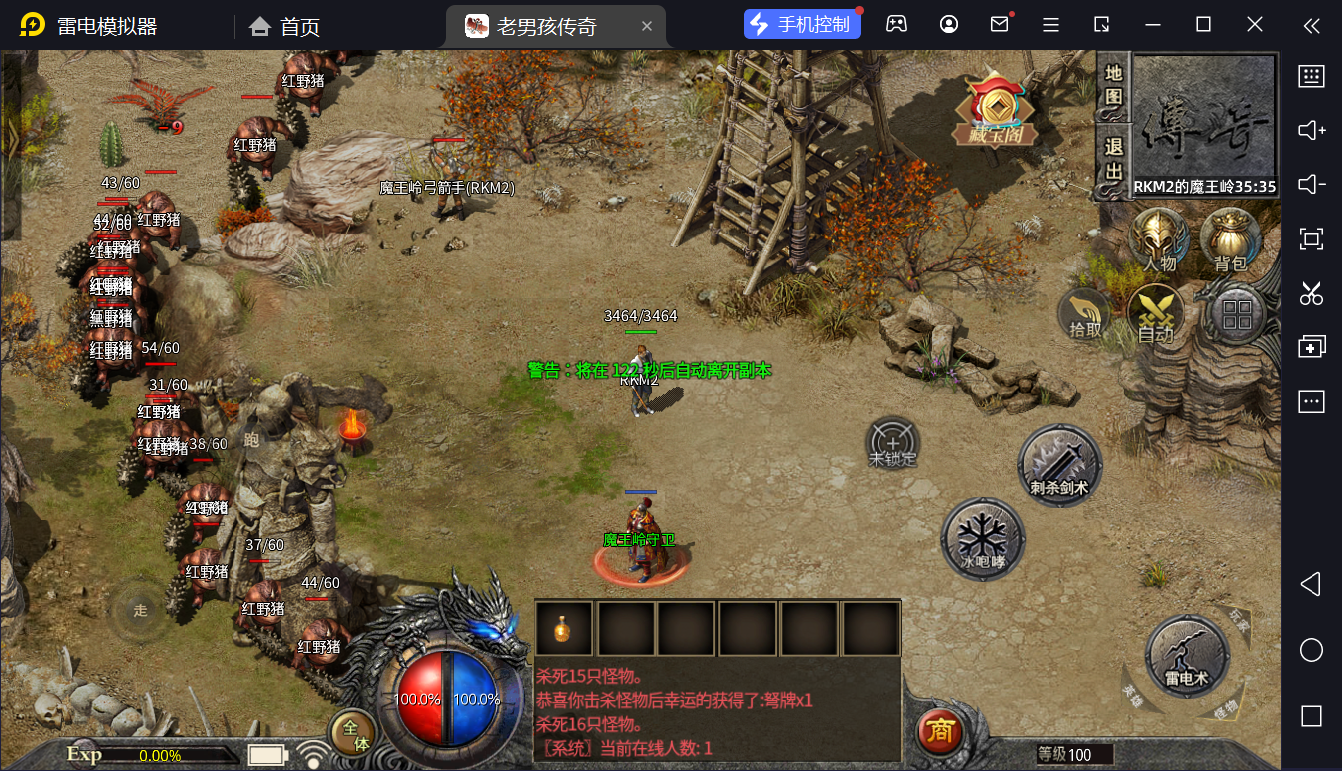The height and width of the screenshot is (772, 1342).
Task: Open the minimap thumbnail
Action: [x=1203, y=118]
